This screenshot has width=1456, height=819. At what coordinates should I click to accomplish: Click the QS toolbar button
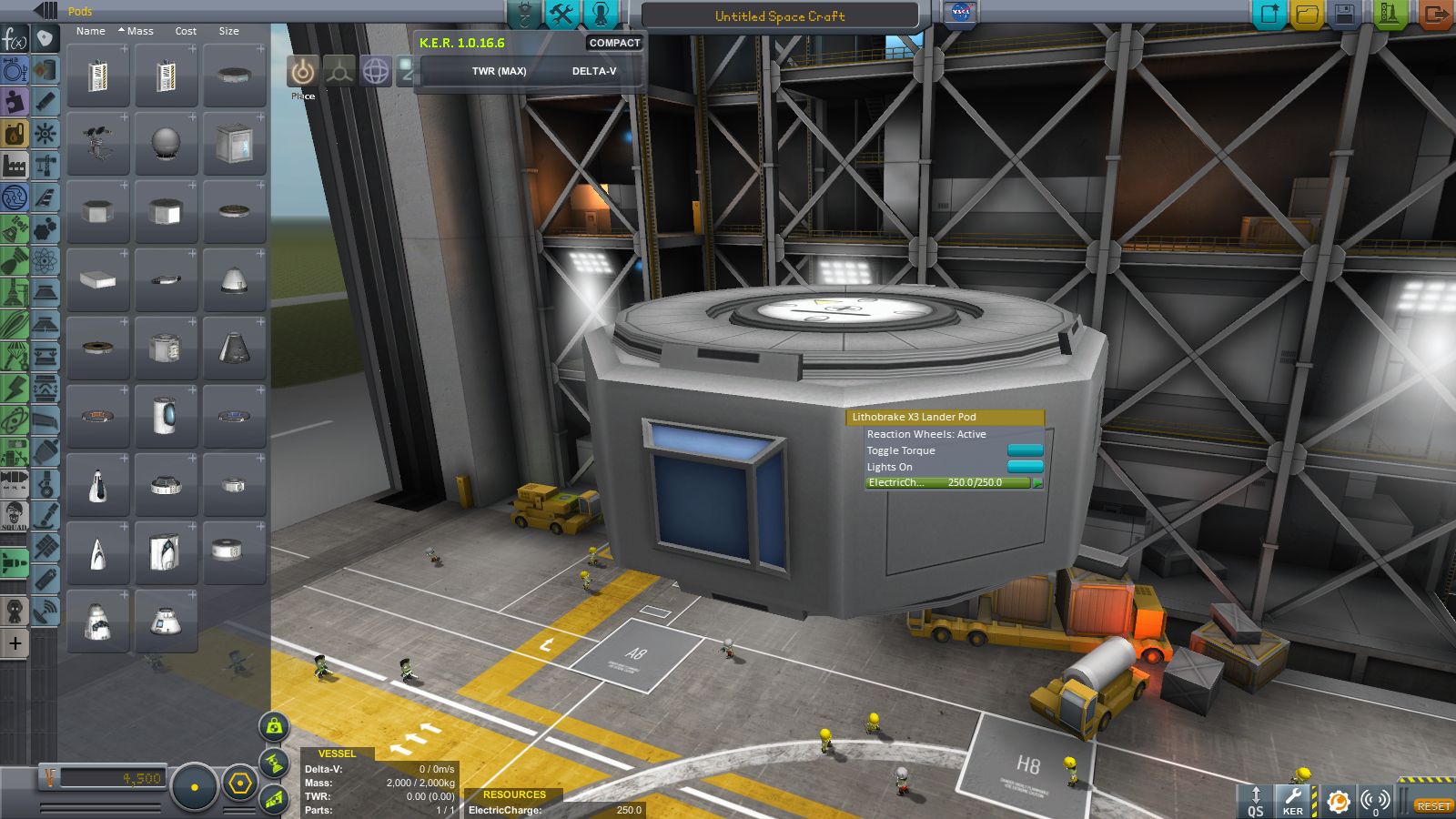(x=1256, y=801)
